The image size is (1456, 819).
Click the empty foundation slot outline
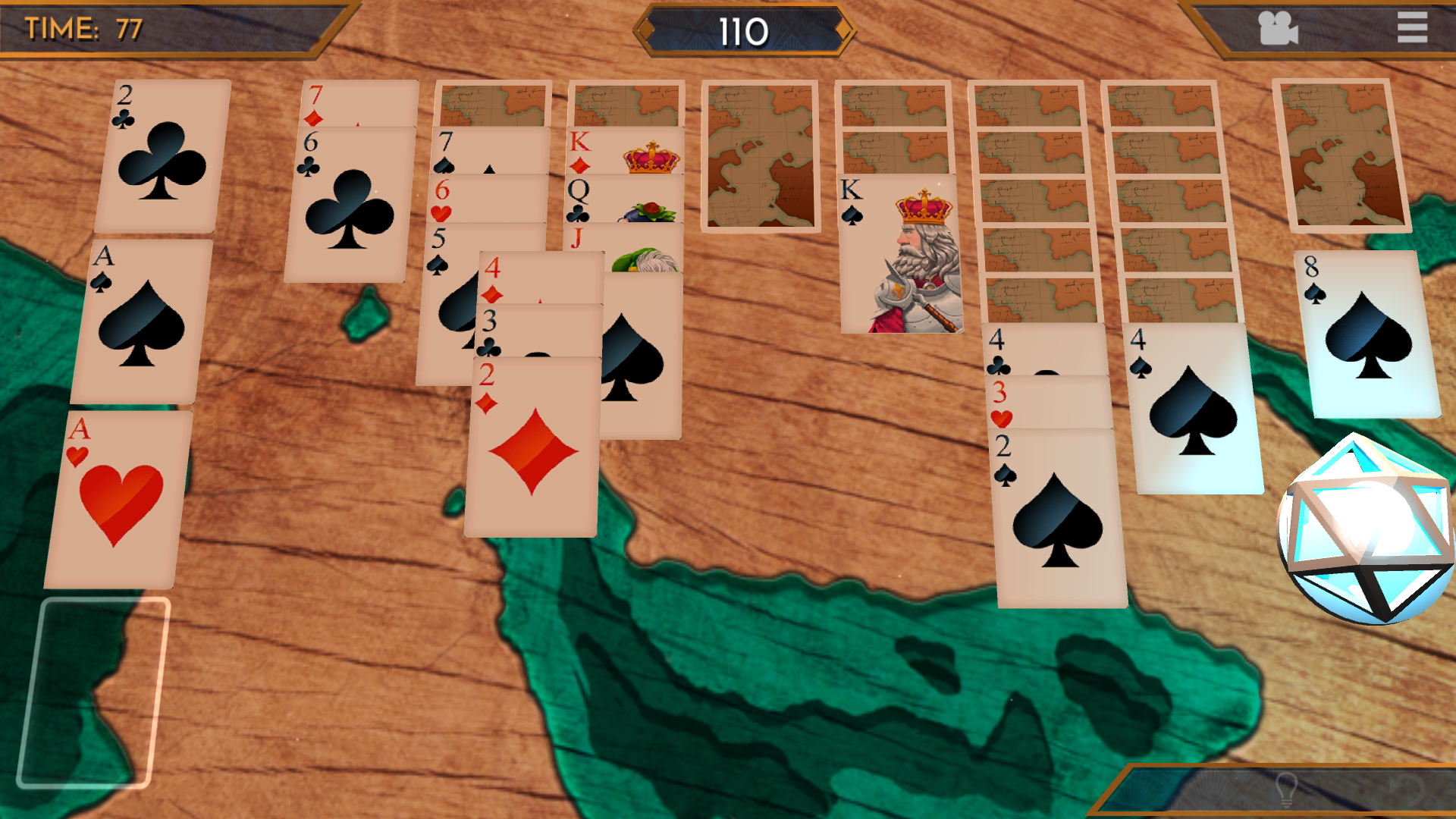click(93, 692)
